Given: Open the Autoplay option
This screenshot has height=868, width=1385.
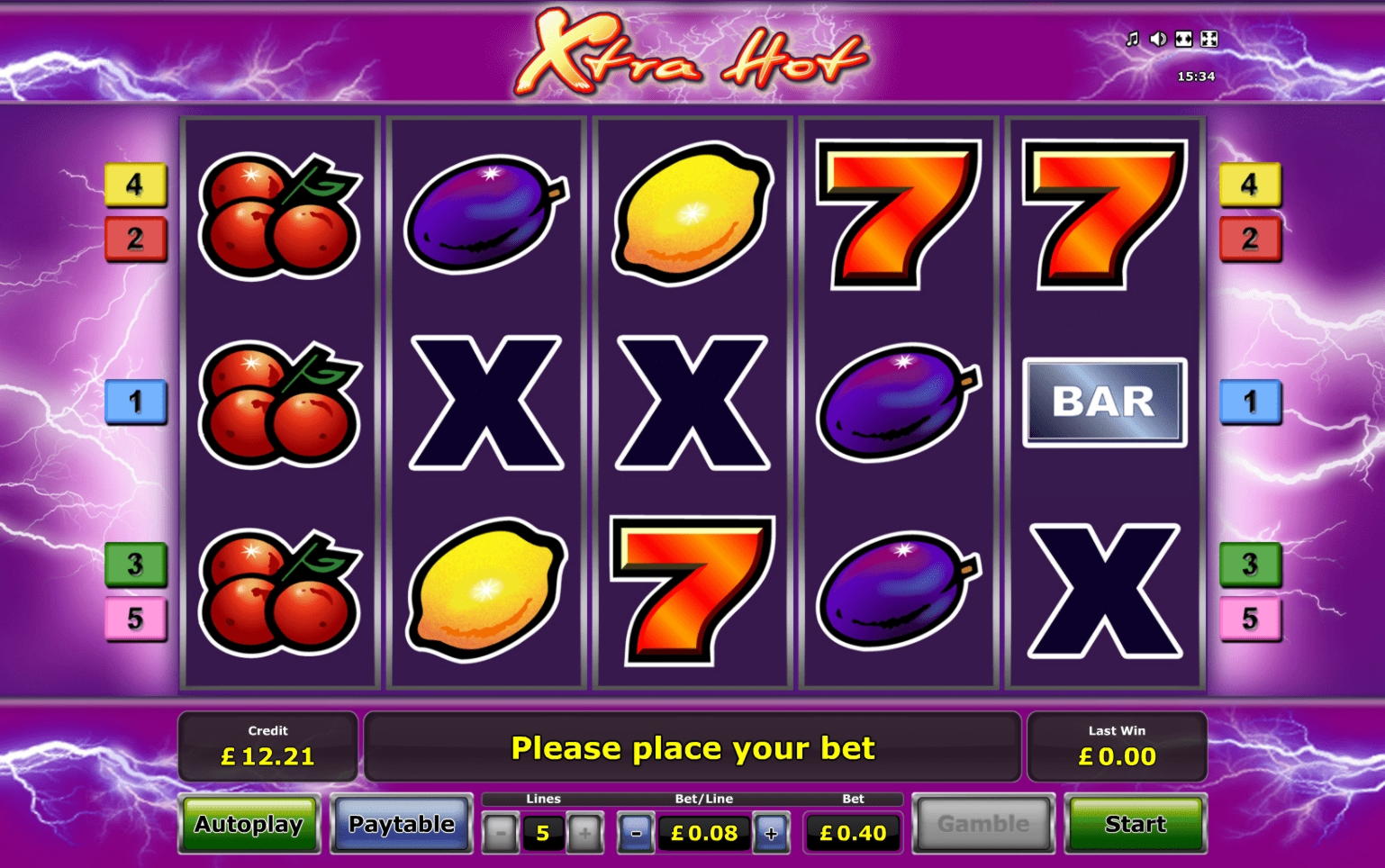Looking at the screenshot, I should [x=249, y=824].
